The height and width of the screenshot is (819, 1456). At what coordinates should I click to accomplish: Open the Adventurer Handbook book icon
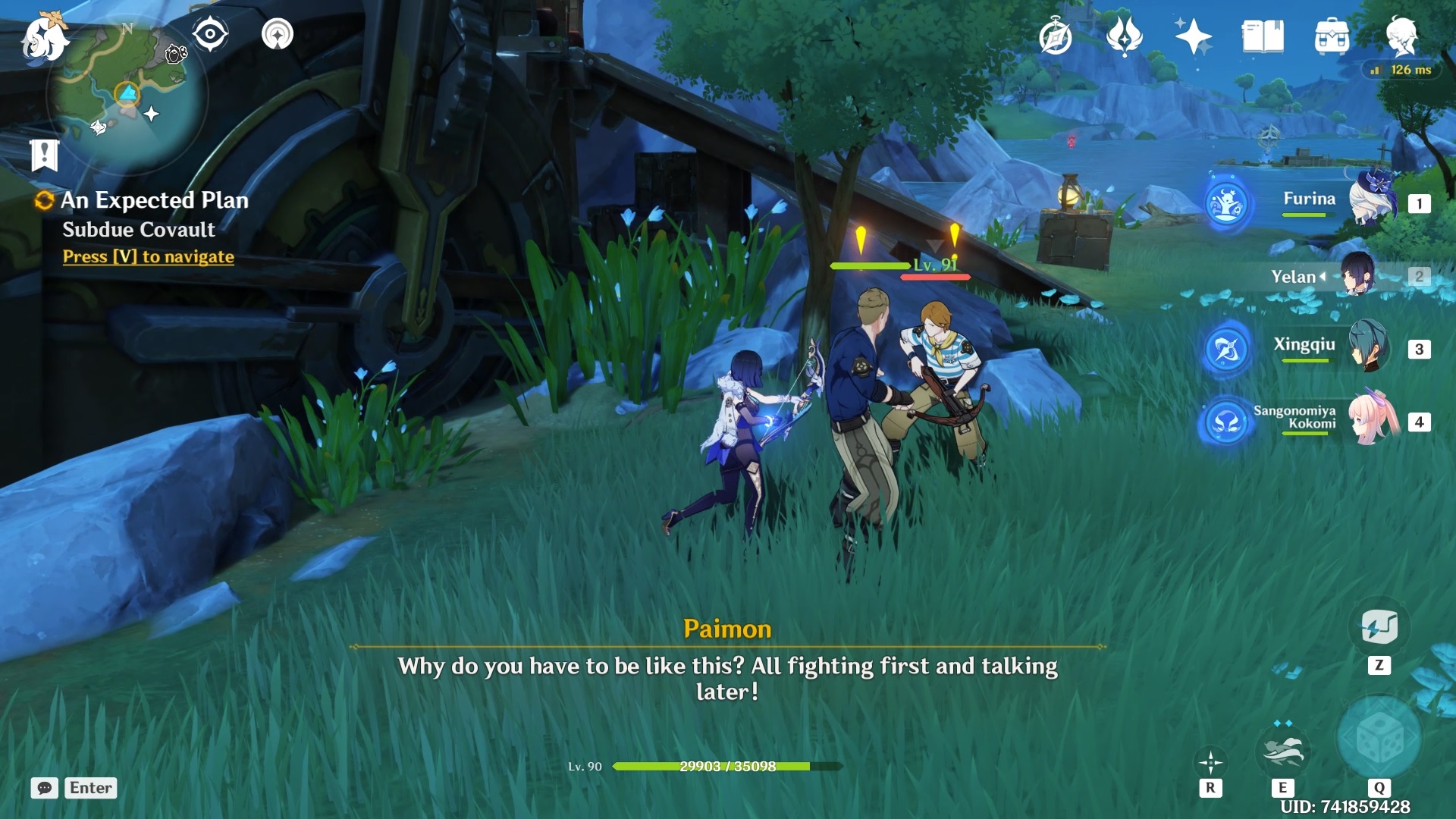pyautogui.click(x=1263, y=36)
